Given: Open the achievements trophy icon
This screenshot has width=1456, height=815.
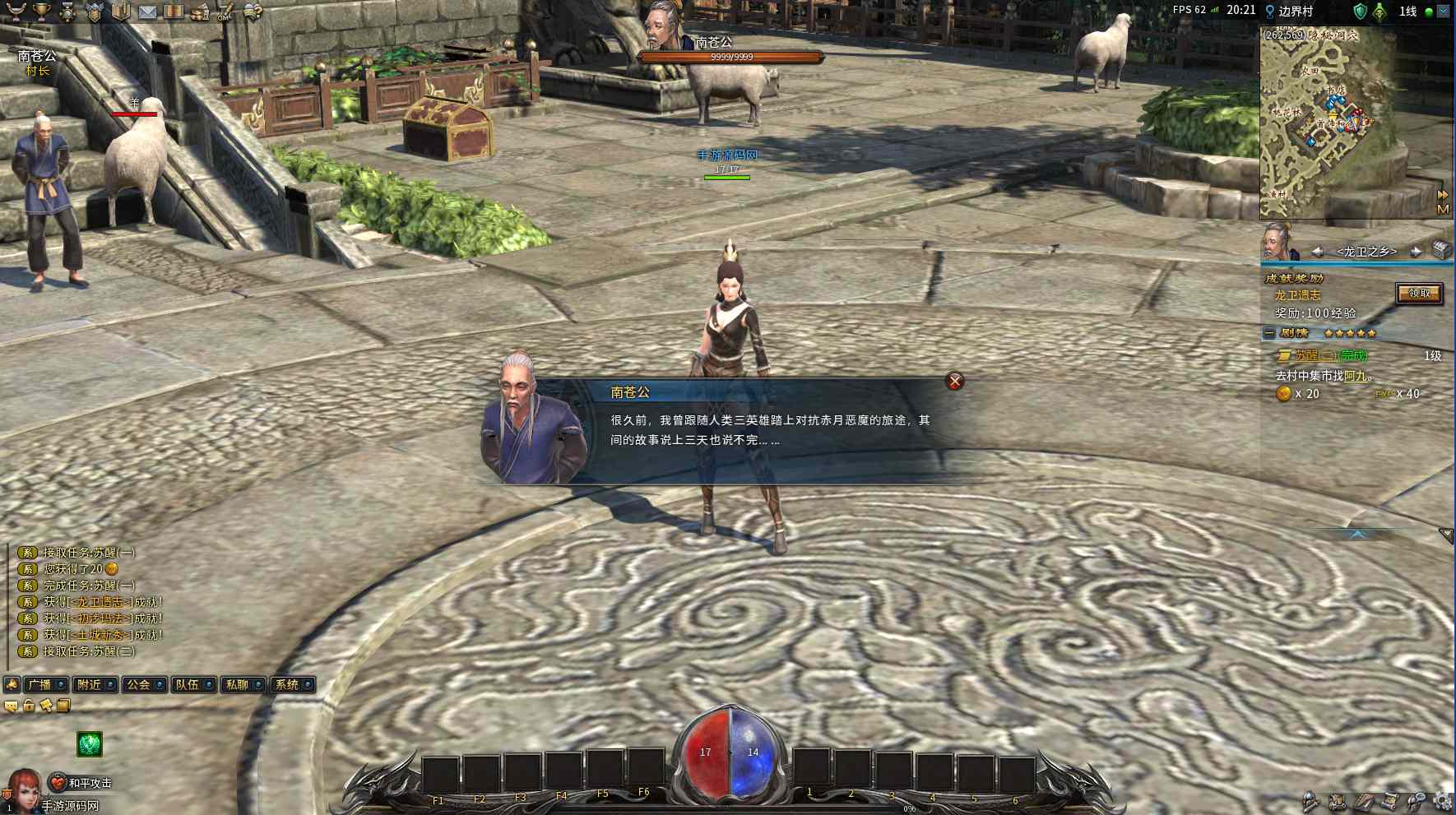Looking at the screenshot, I should pos(43,12).
